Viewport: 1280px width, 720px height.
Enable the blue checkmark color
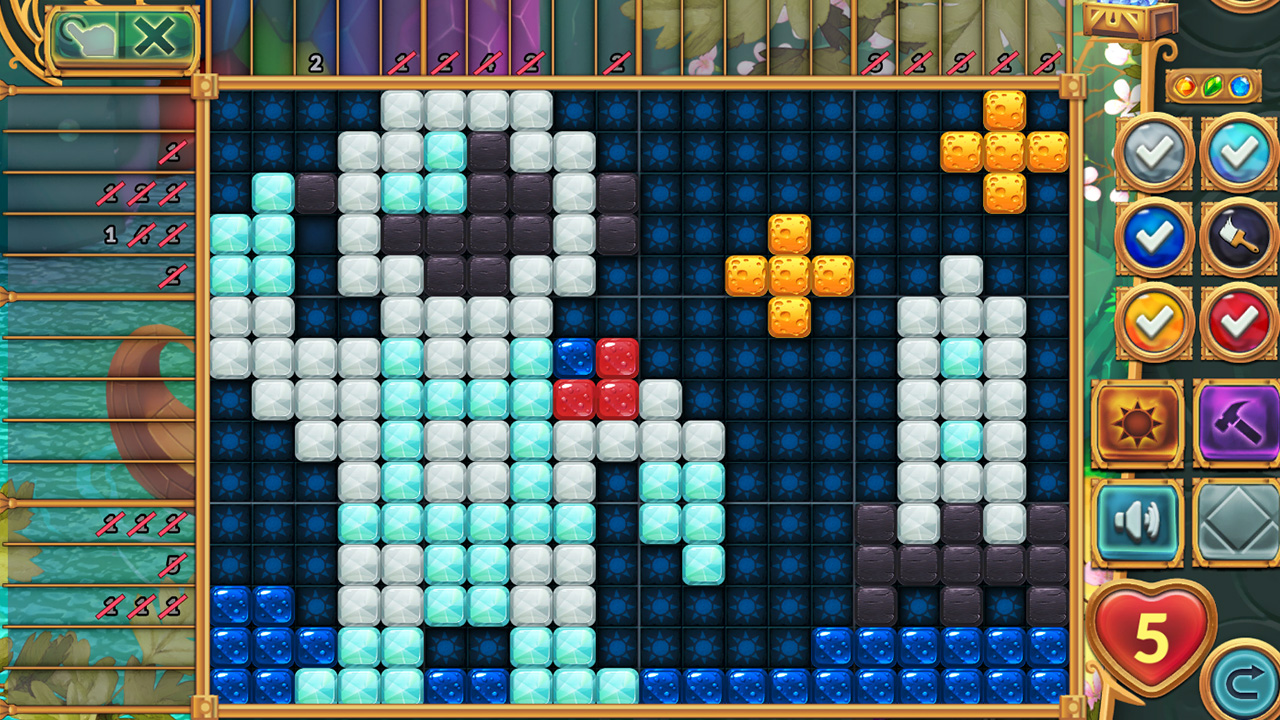point(1152,239)
